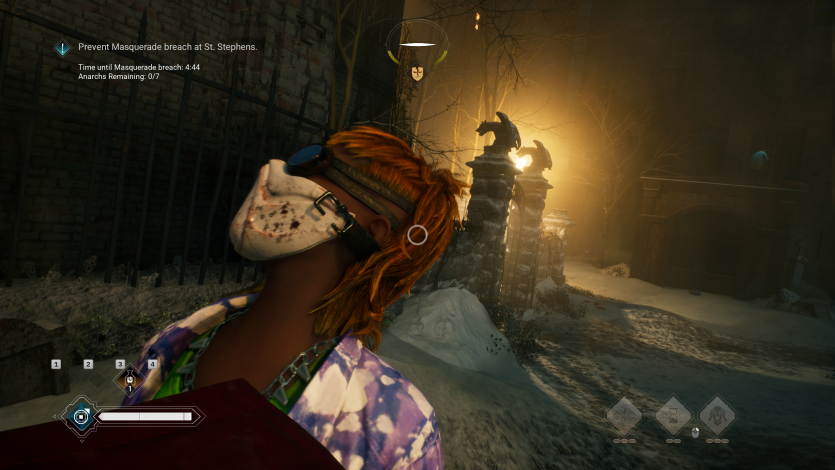The height and width of the screenshot is (470, 835).
Task: Click the blue diamond emblem beside the health bar
Action: click(78, 415)
